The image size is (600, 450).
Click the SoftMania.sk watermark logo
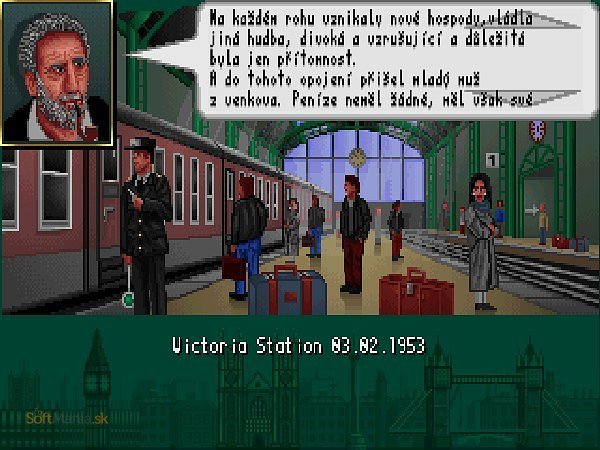pos(67,418)
